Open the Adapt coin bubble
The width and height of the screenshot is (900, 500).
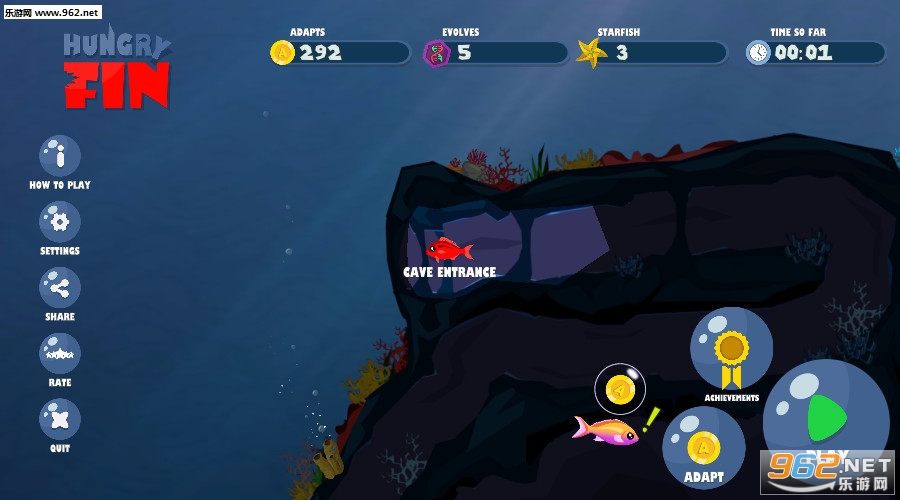pyautogui.click(x=704, y=446)
